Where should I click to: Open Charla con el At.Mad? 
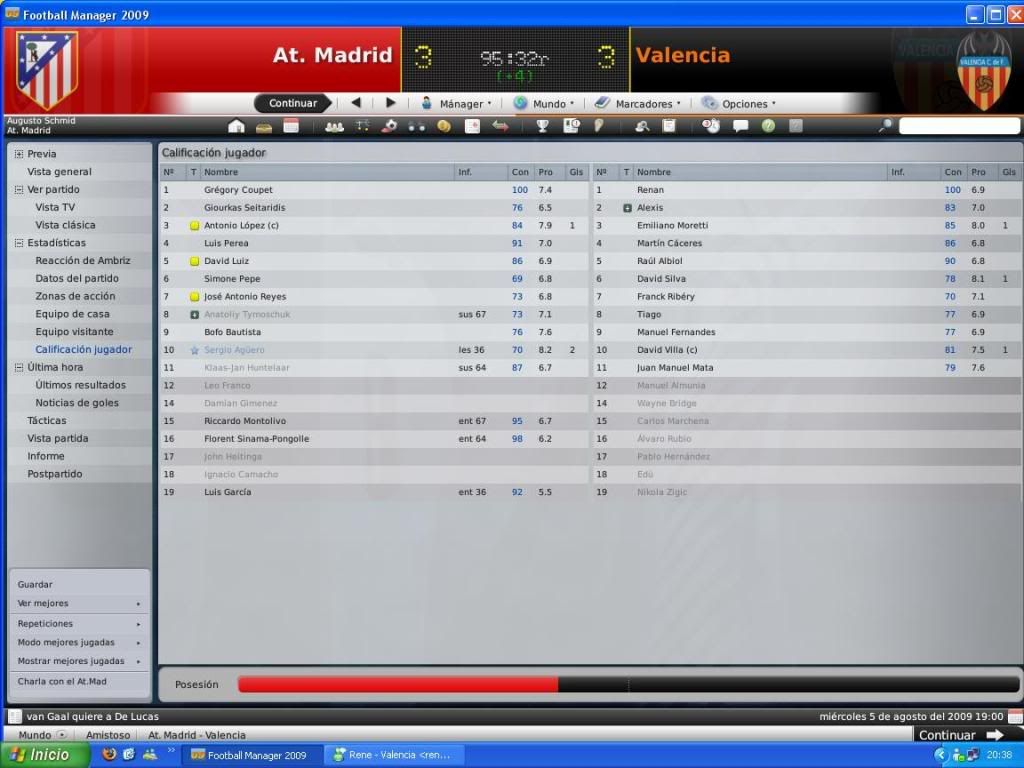point(62,682)
